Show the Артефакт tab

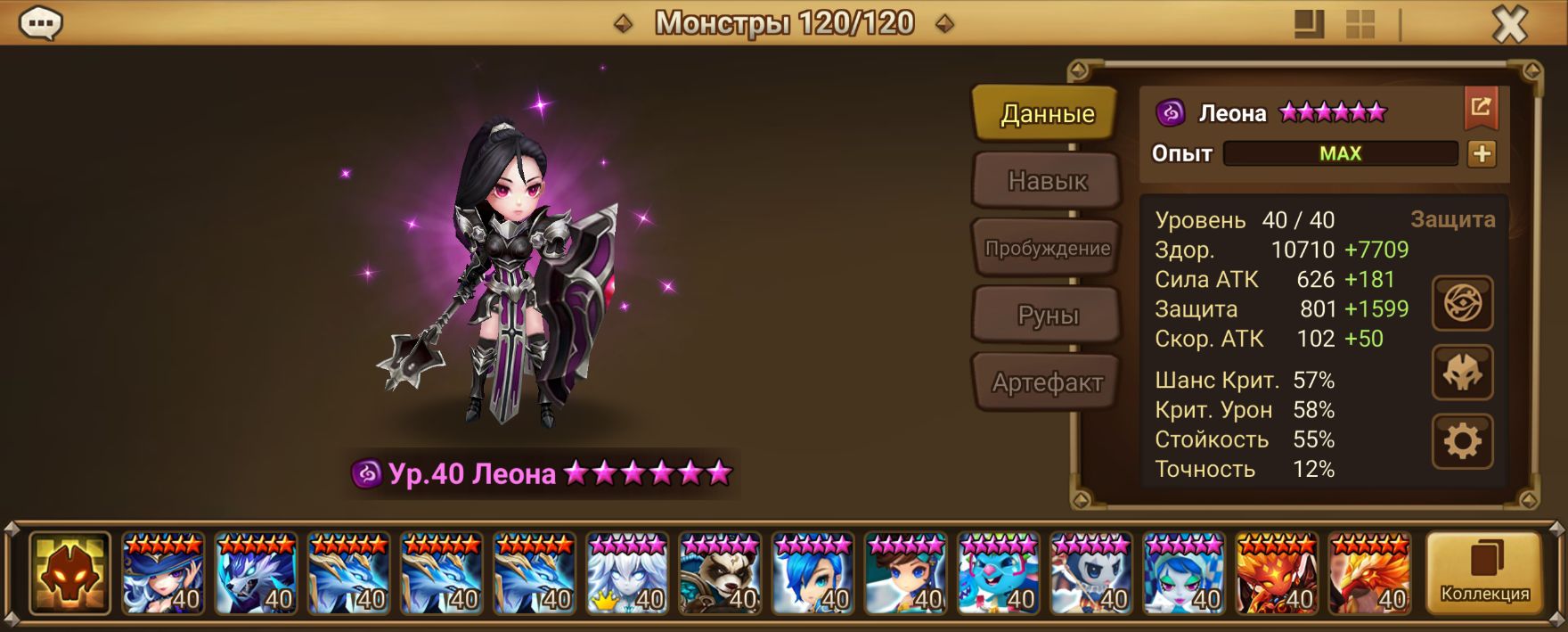1047,383
